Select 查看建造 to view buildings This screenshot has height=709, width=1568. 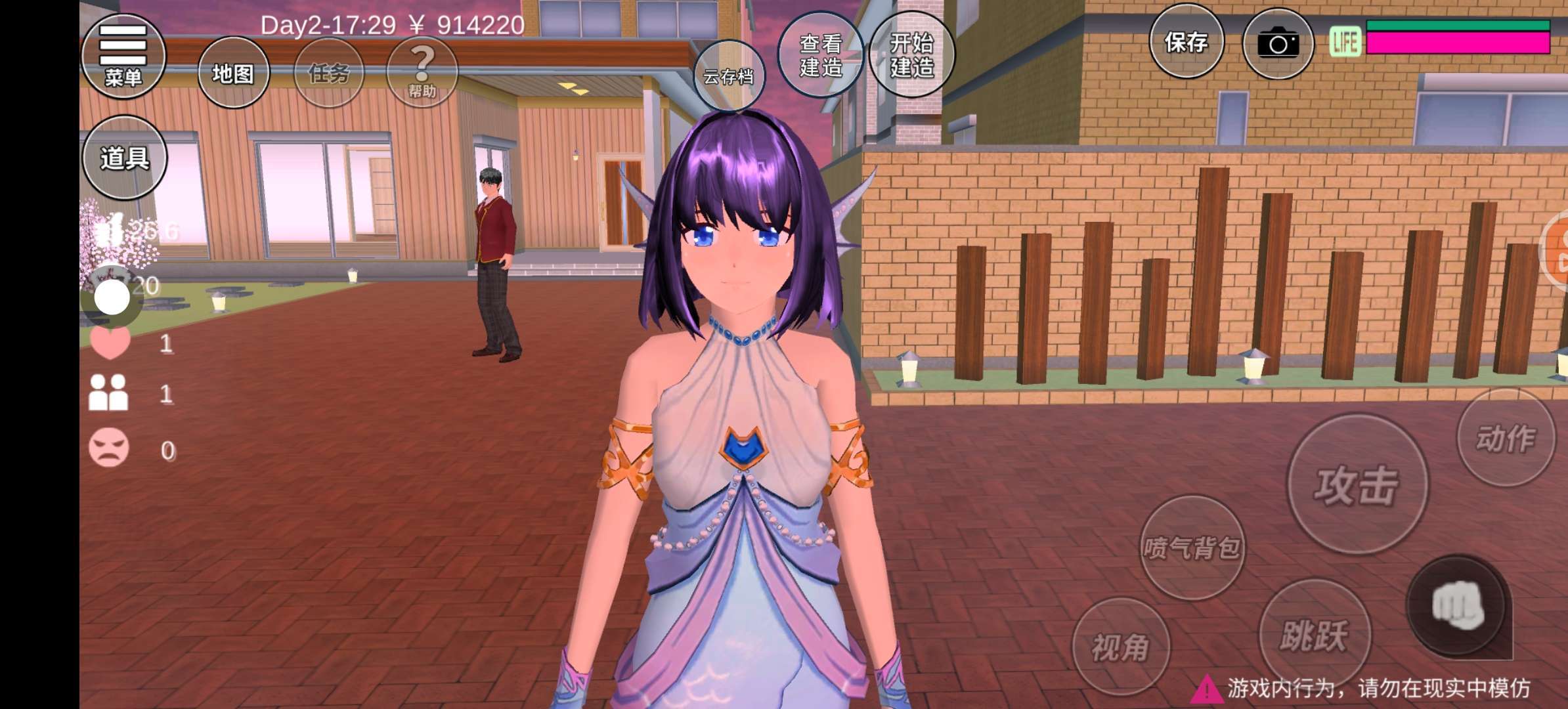coord(820,55)
